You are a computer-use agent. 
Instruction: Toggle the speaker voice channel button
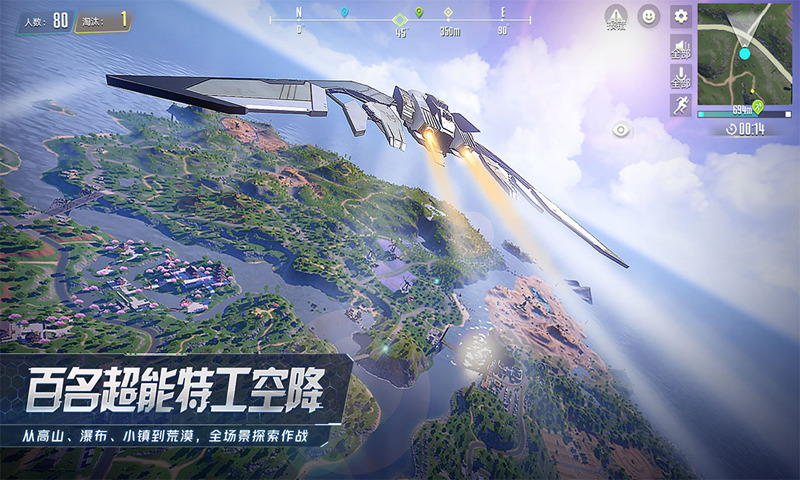[x=681, y=47]
